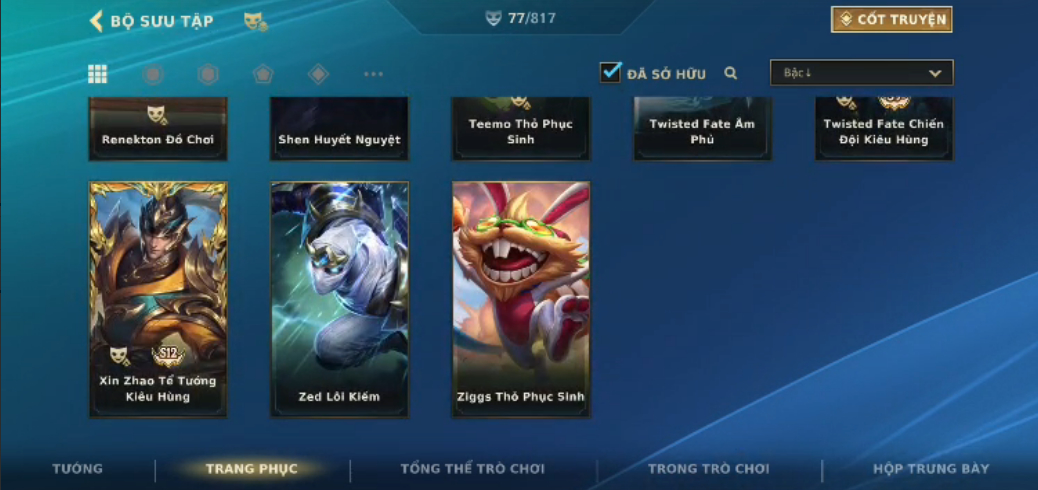Image resolution: width=1038 pixels, height=490 pixels.
Task: Open the Renekton Đồ Chơi skin
Action: (x=158, y=130)
